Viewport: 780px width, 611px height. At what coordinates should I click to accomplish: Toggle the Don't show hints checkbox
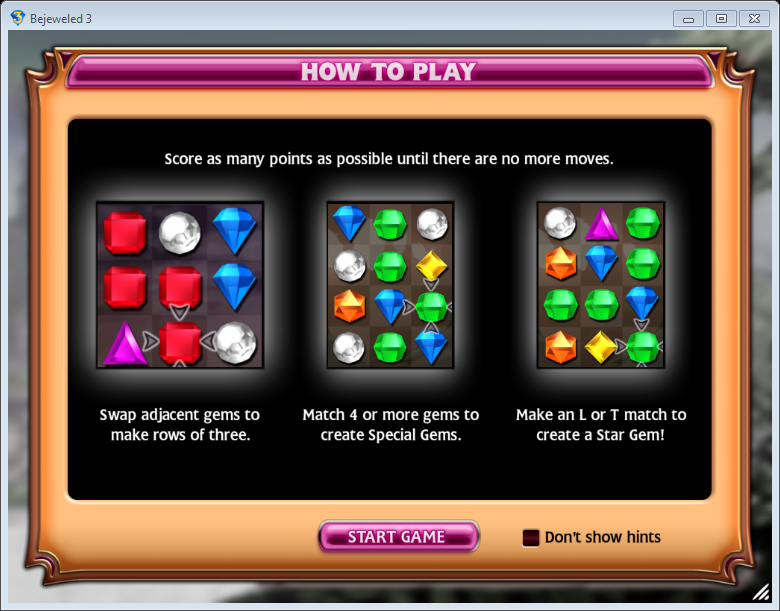coord(531,538)
